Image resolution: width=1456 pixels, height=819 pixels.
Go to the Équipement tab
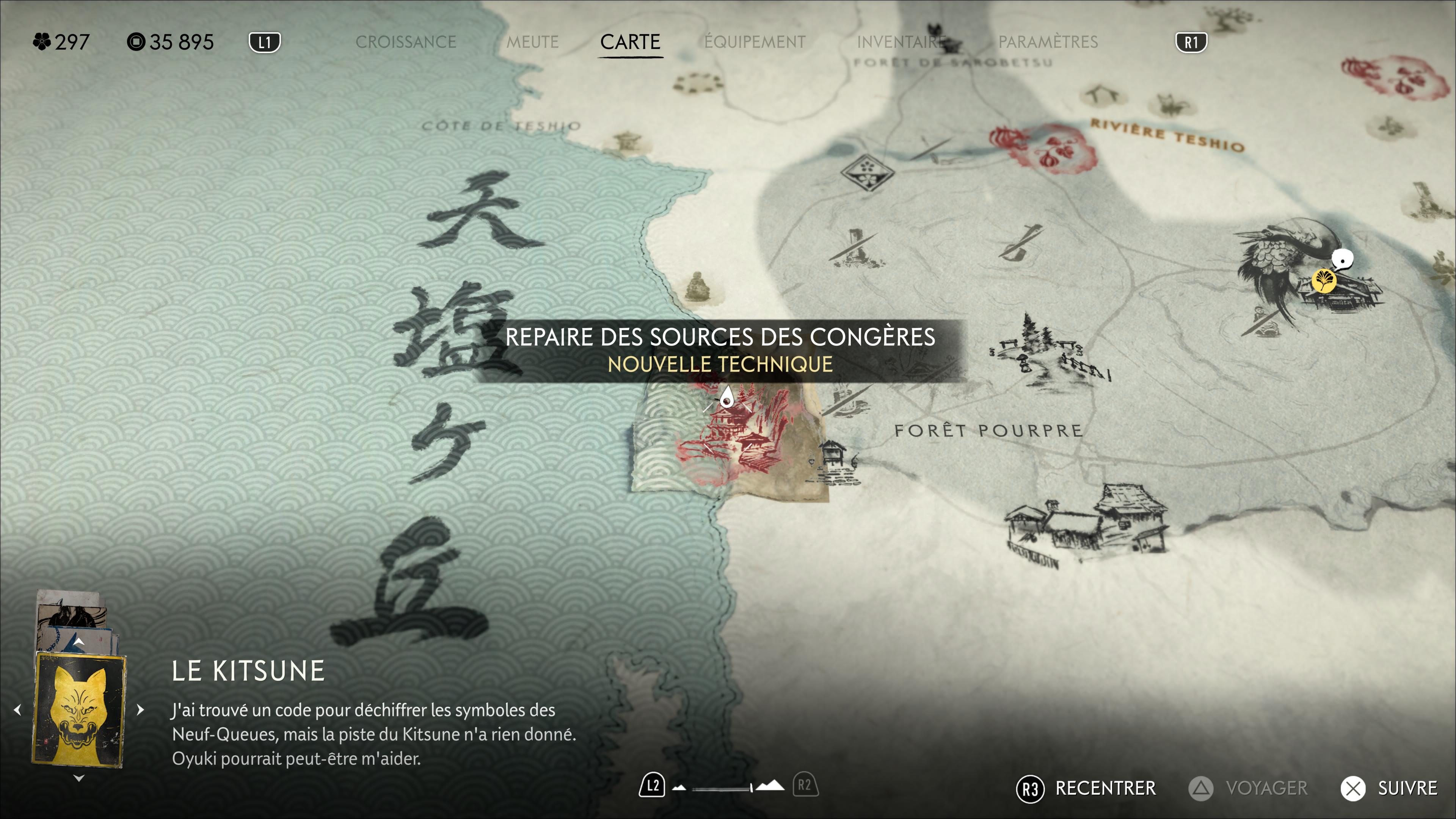click(755, 42)
